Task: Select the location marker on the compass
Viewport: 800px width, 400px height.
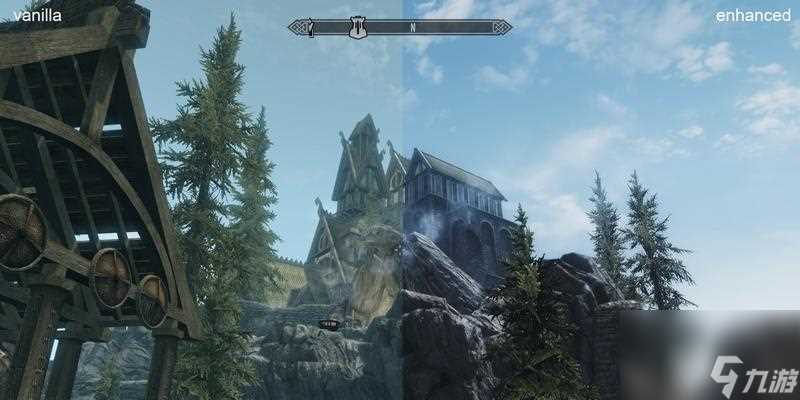Action: click(357, 27)
